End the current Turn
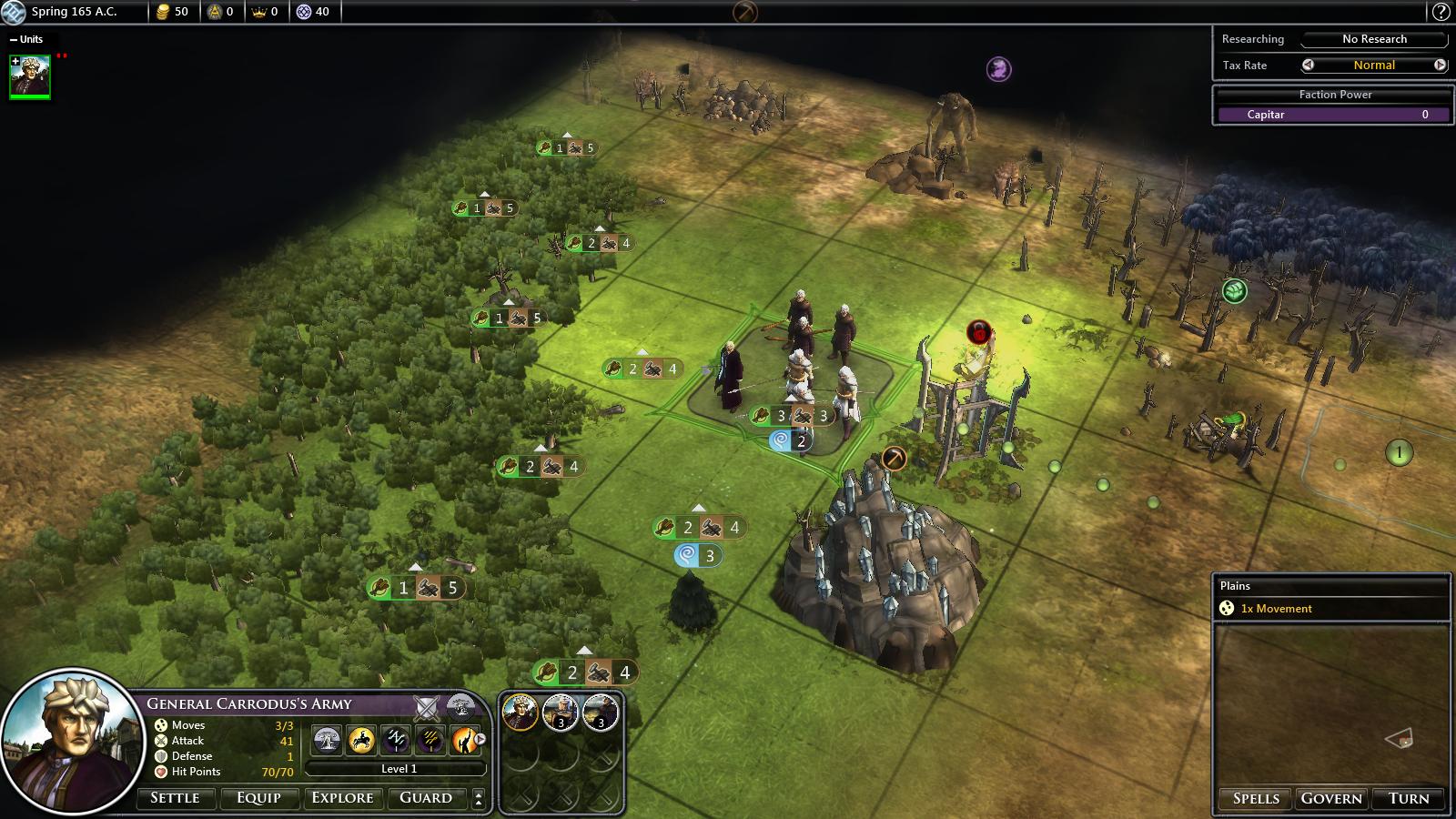Screen dimensions: 1456x819 pyautogui.click(x=1409, y=798)
